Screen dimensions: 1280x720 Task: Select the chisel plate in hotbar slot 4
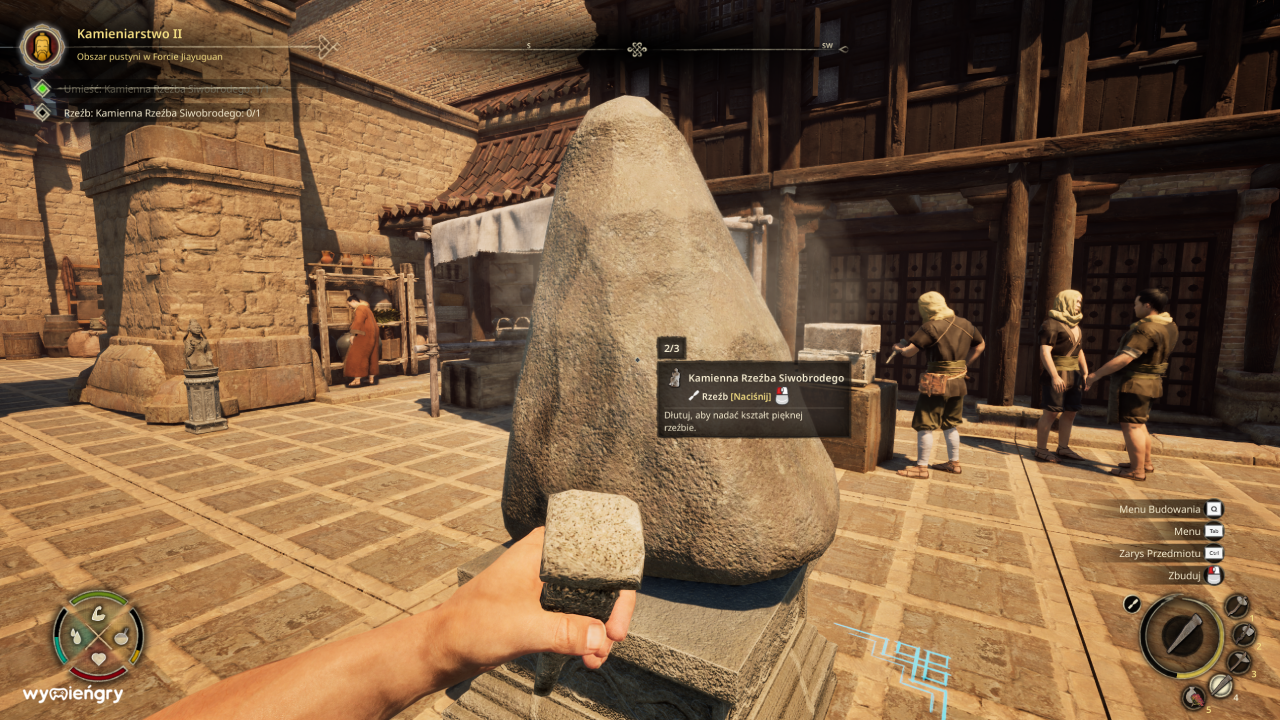1221,684
